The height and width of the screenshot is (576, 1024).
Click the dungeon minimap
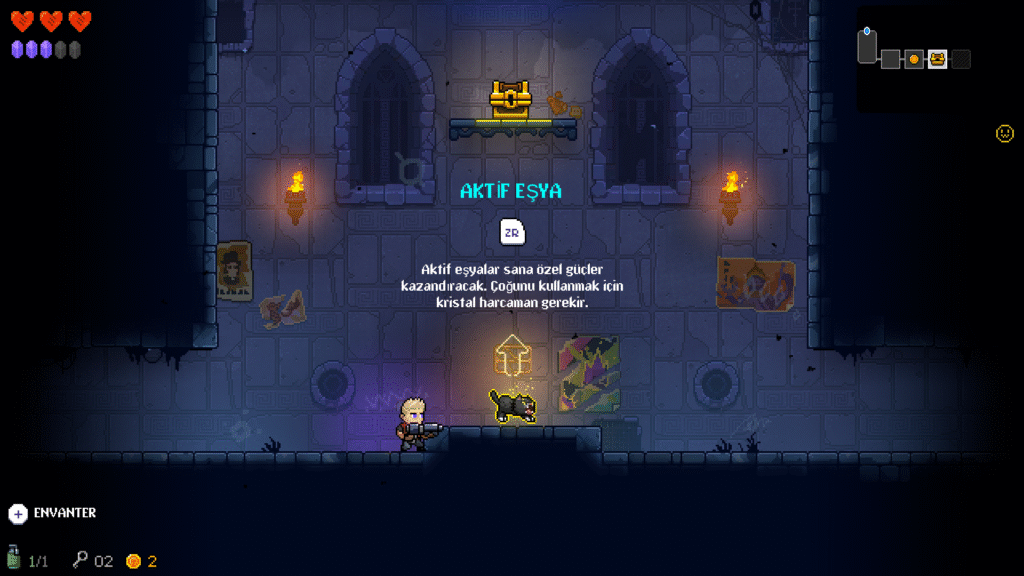click(x=914, y=56)
